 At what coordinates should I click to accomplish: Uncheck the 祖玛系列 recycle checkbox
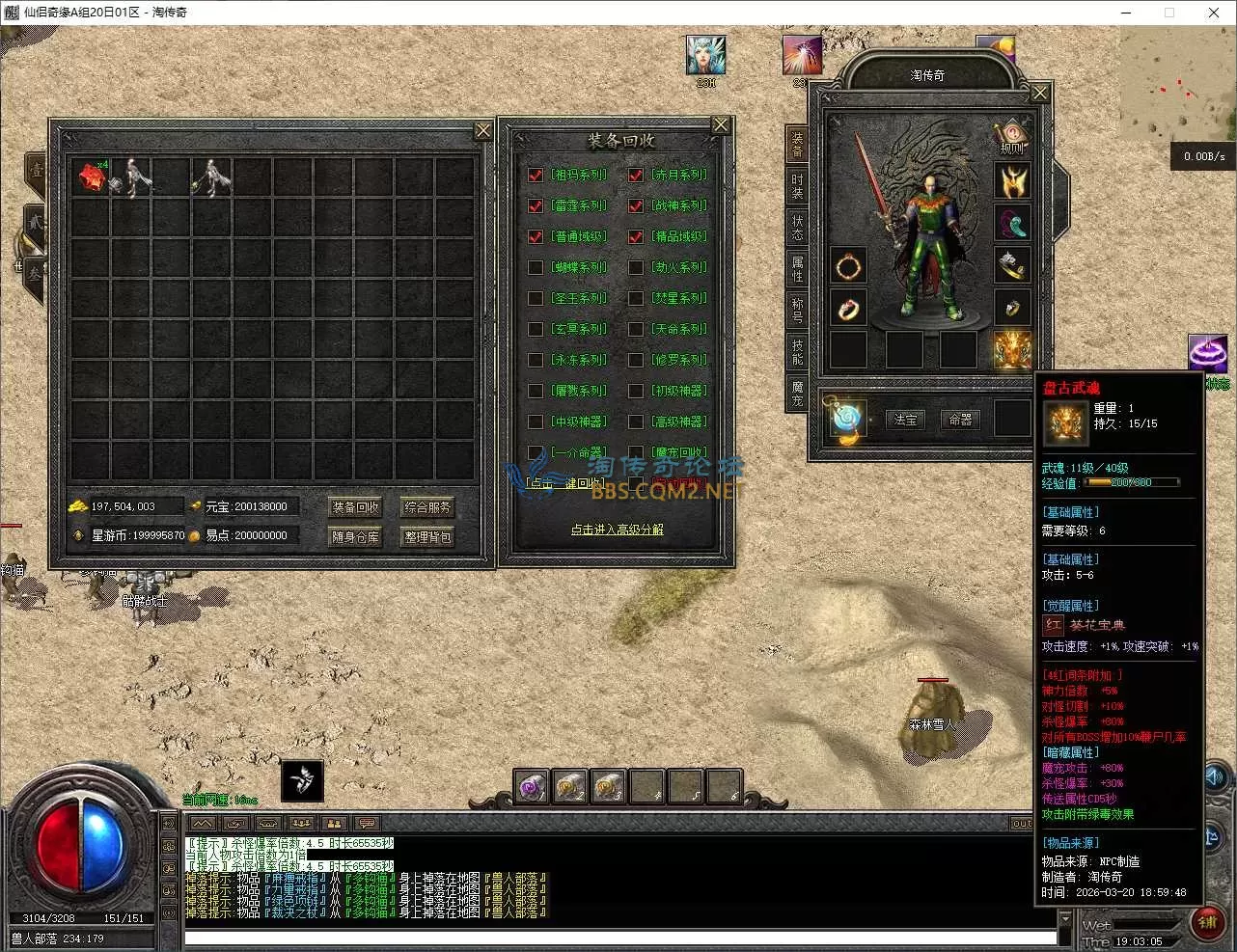(x=536, y=176)
